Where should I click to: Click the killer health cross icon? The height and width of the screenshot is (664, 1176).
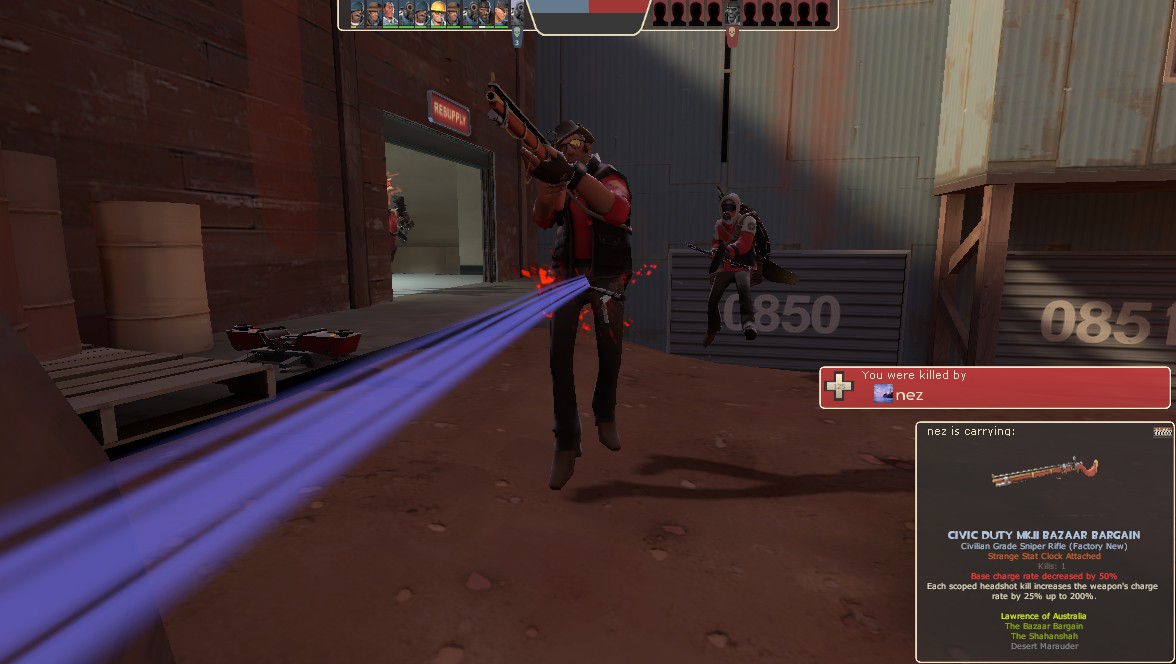pyautogui.click(x=839, y=385)
